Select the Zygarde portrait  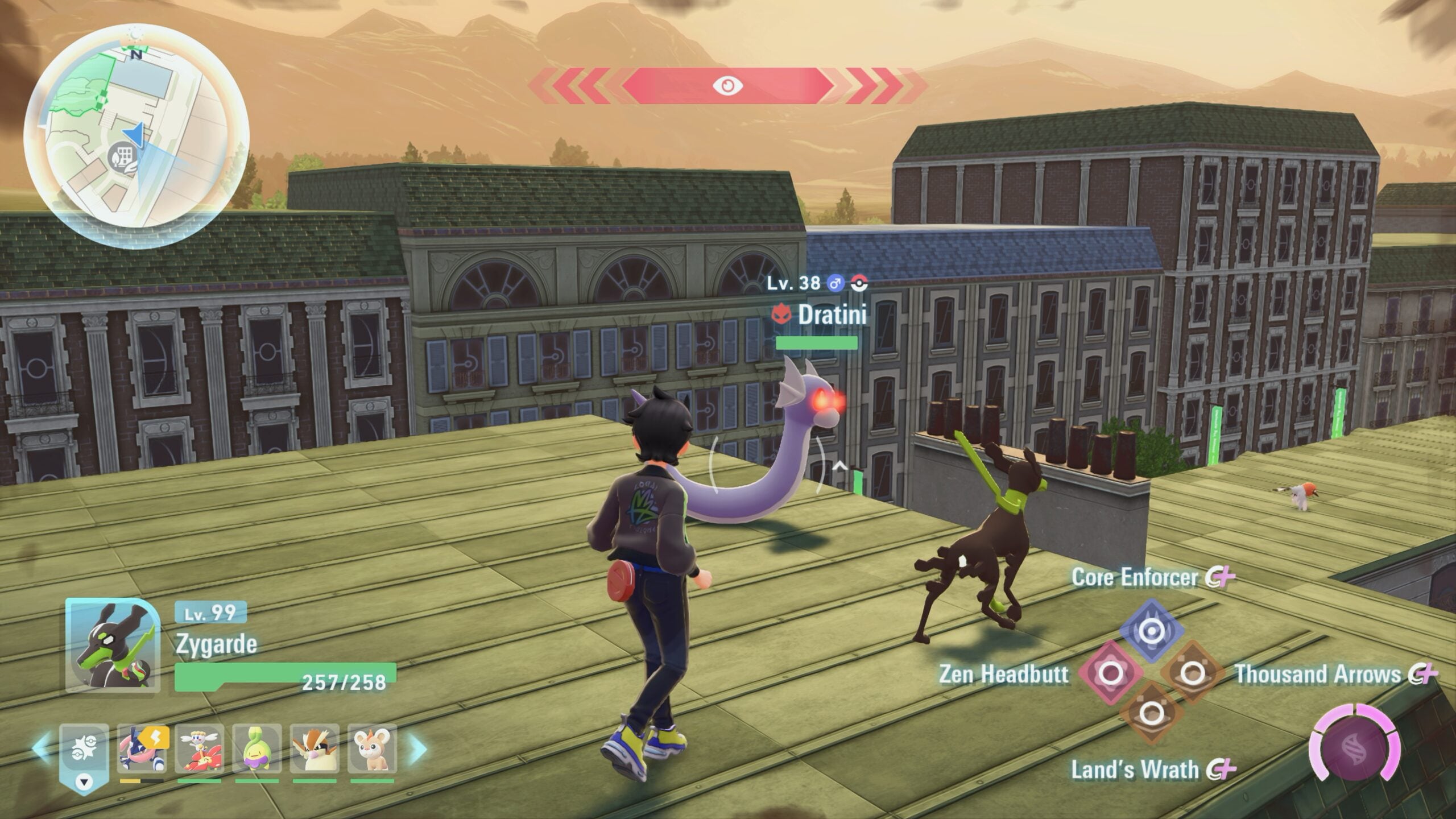pyautogui.click(x=113, y=645)
